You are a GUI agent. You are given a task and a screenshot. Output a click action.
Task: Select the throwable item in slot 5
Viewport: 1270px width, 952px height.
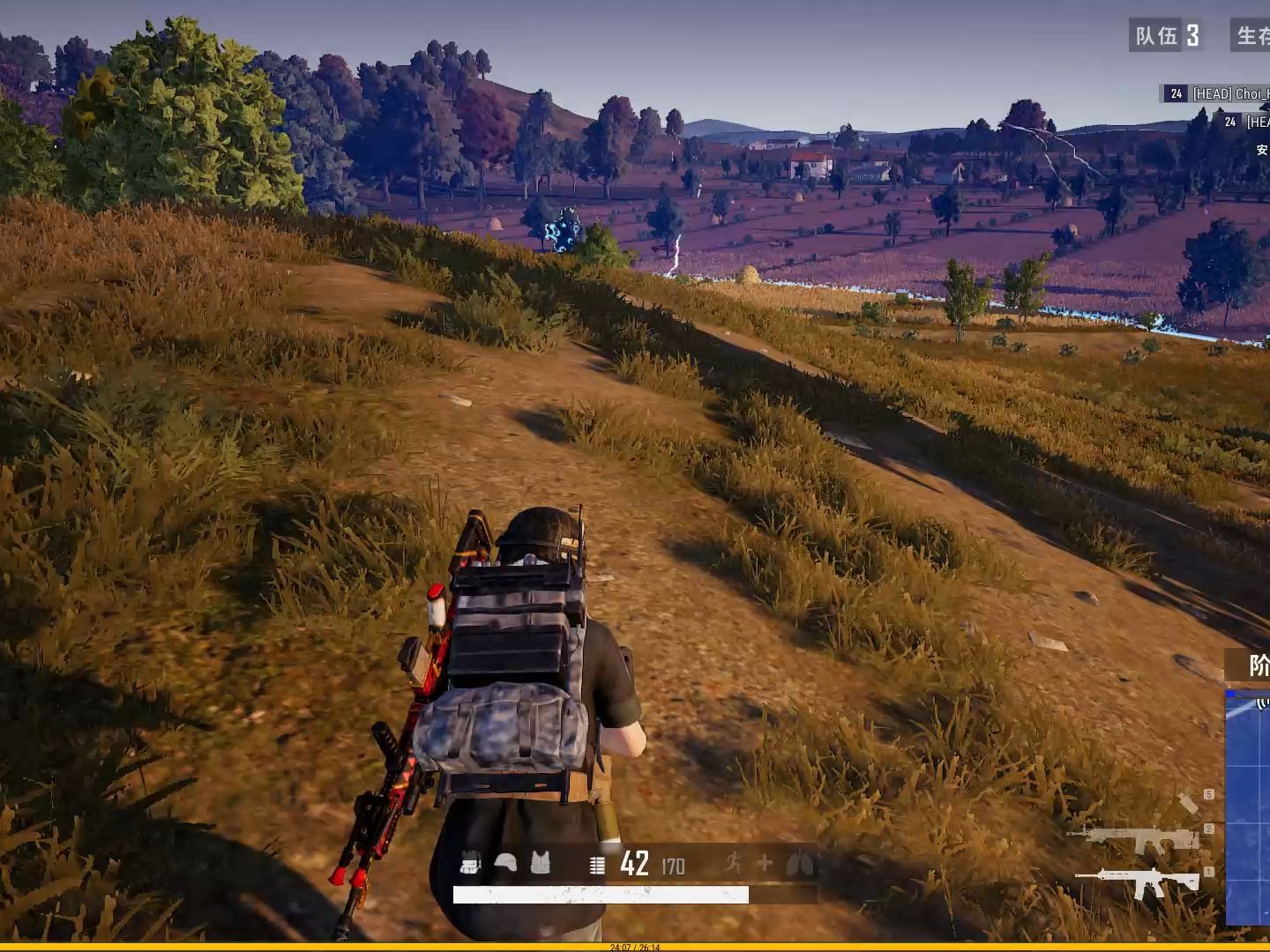pos(1188,803)
